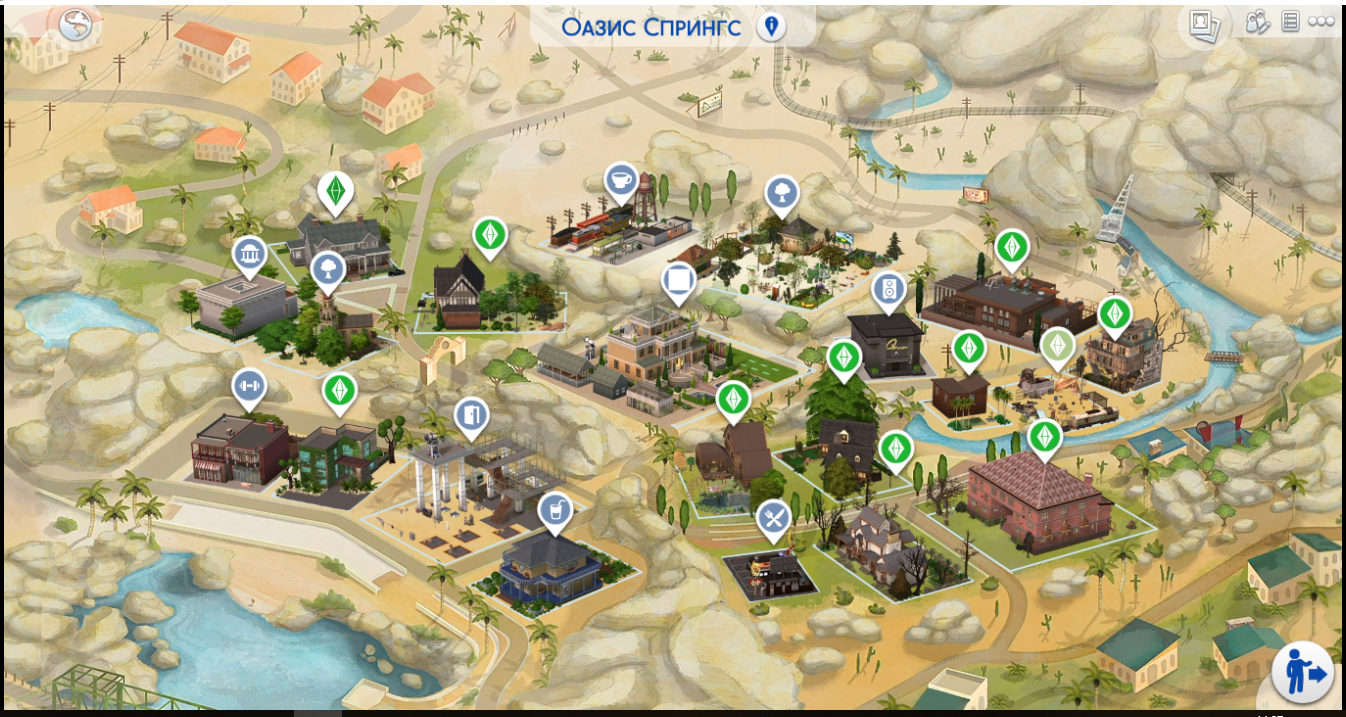
Task: Choose the faded pale green plumbob pin
Action: coord(1056,347)
